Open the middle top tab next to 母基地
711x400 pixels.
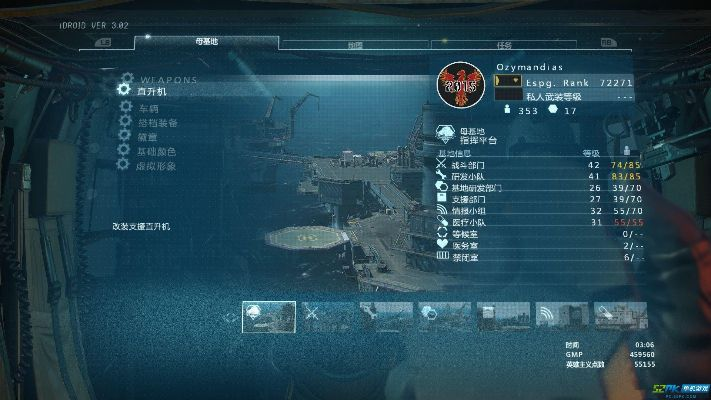355,44
